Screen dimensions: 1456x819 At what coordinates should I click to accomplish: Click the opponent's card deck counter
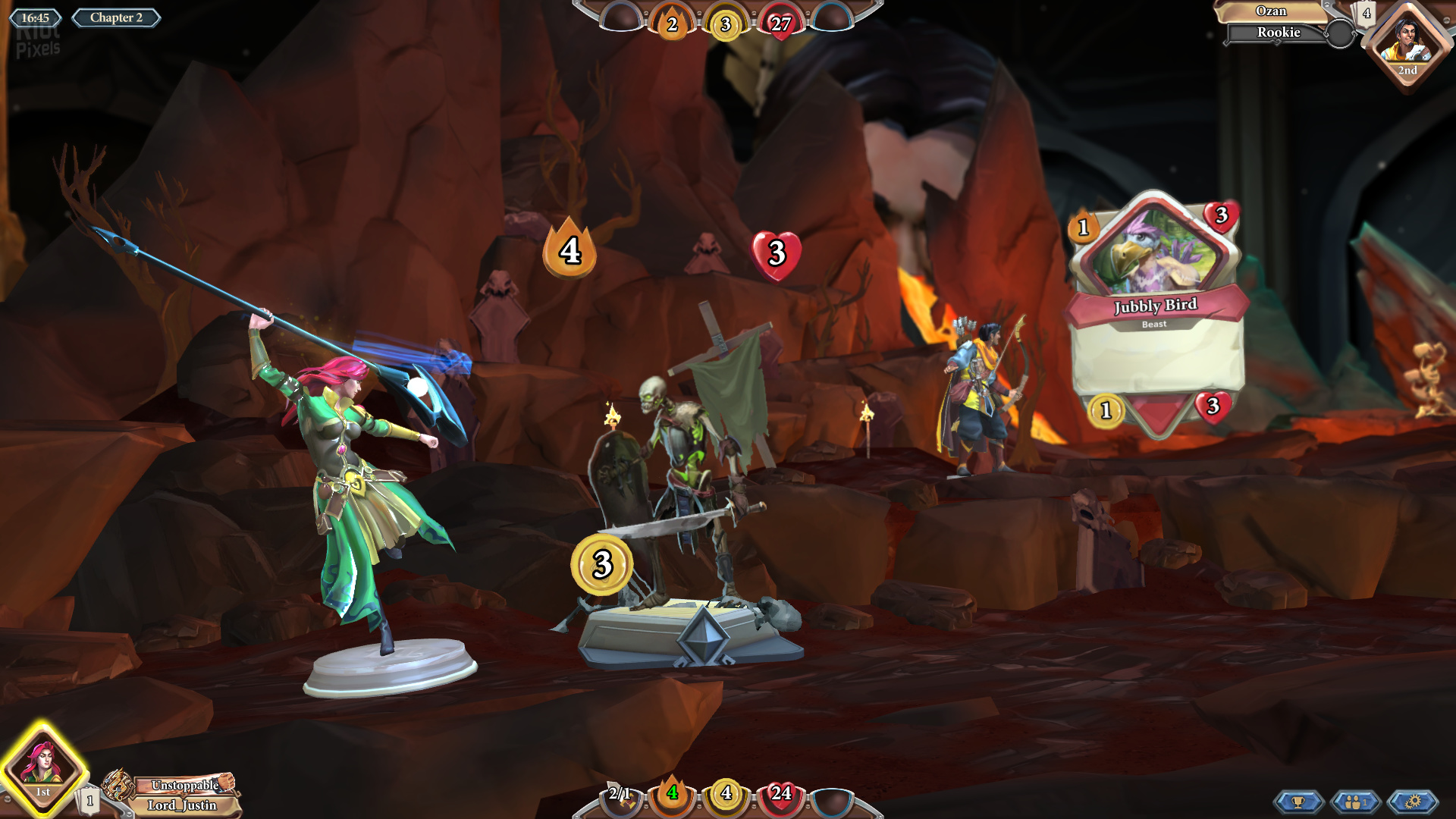tap(1367, 13)
